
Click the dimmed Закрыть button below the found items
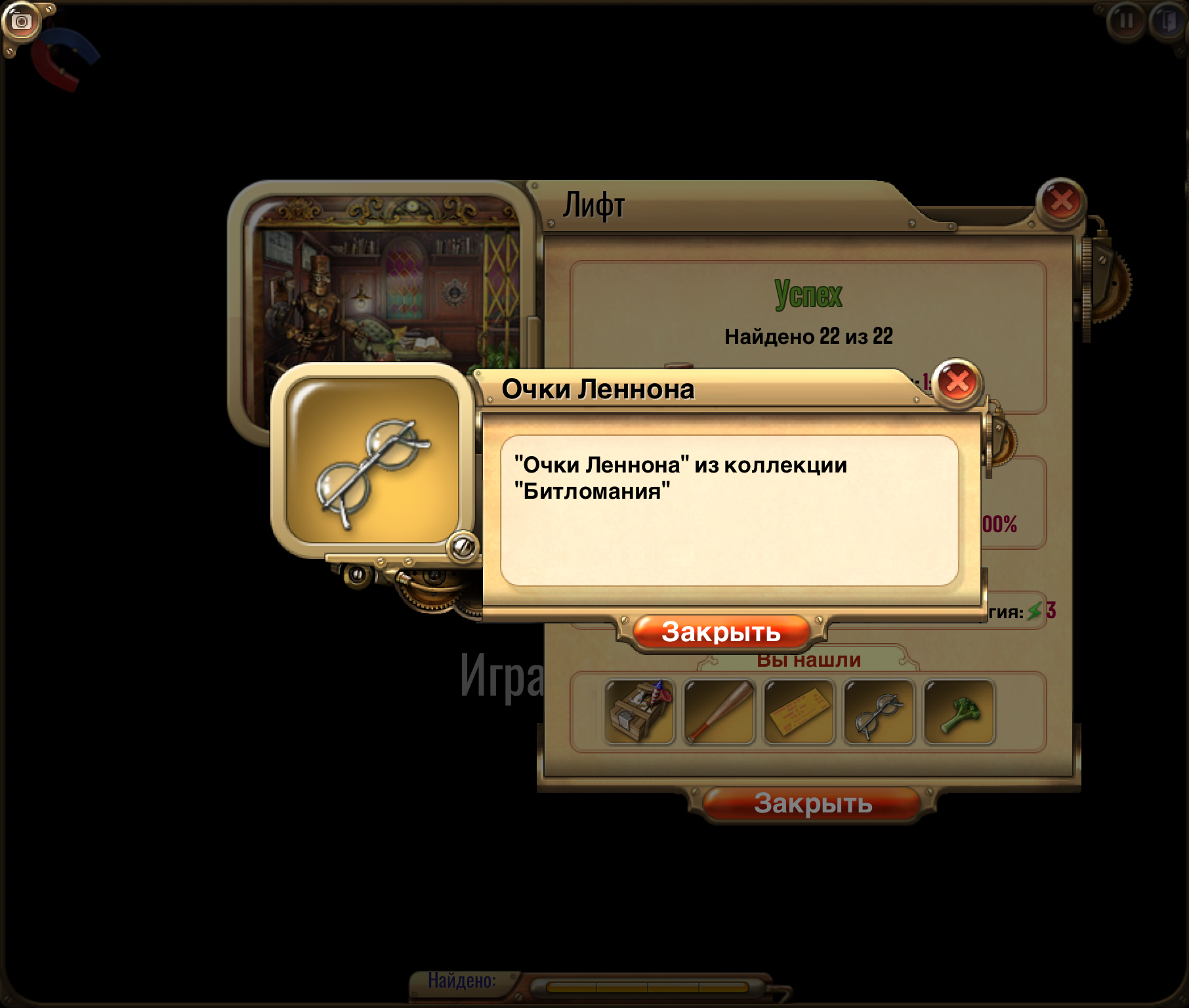pos(812,803)
